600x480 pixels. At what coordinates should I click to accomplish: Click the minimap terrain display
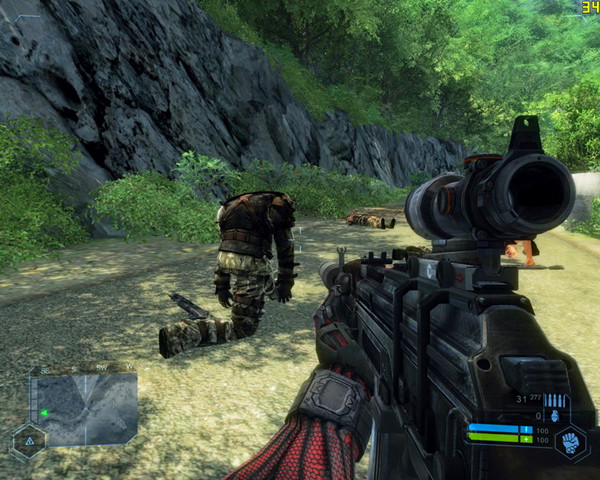pyautogui.click(x=84, y=409)
